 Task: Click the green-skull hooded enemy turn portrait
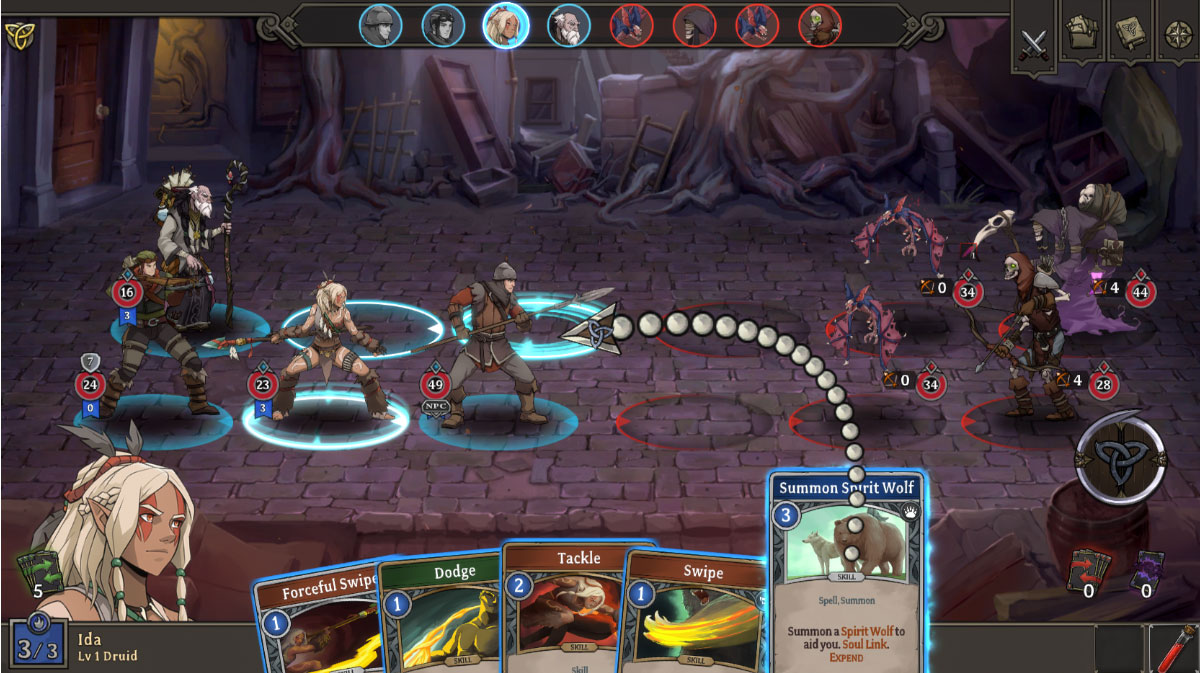820,25
